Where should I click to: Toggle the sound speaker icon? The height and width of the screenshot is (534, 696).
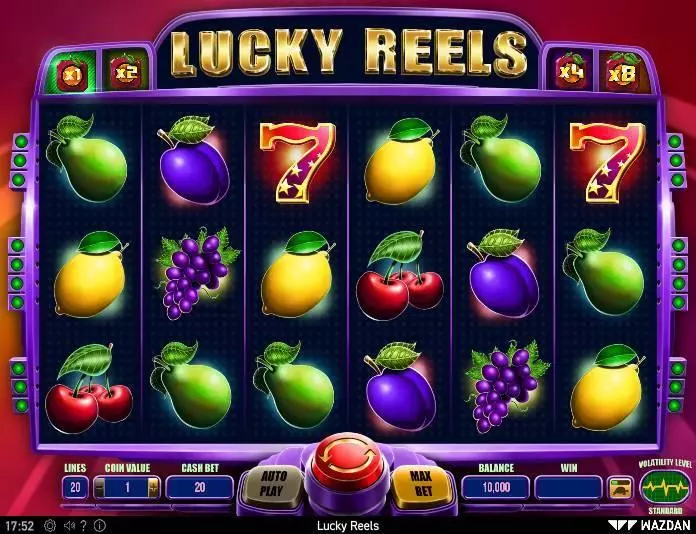tap(67, 525)
